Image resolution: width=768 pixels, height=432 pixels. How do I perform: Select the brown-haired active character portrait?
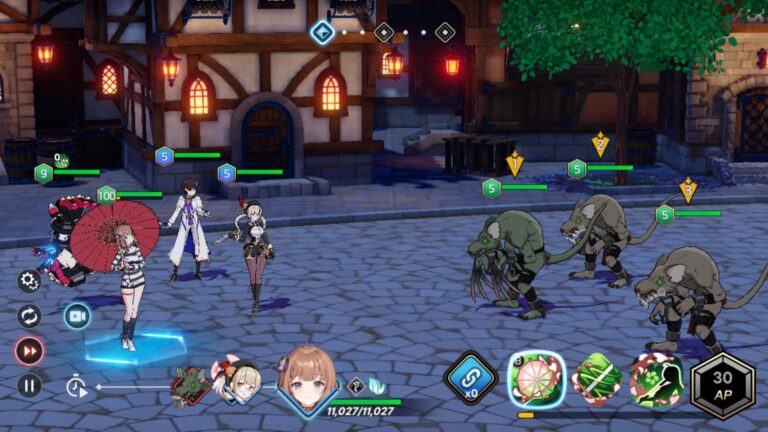click(306, 380)
